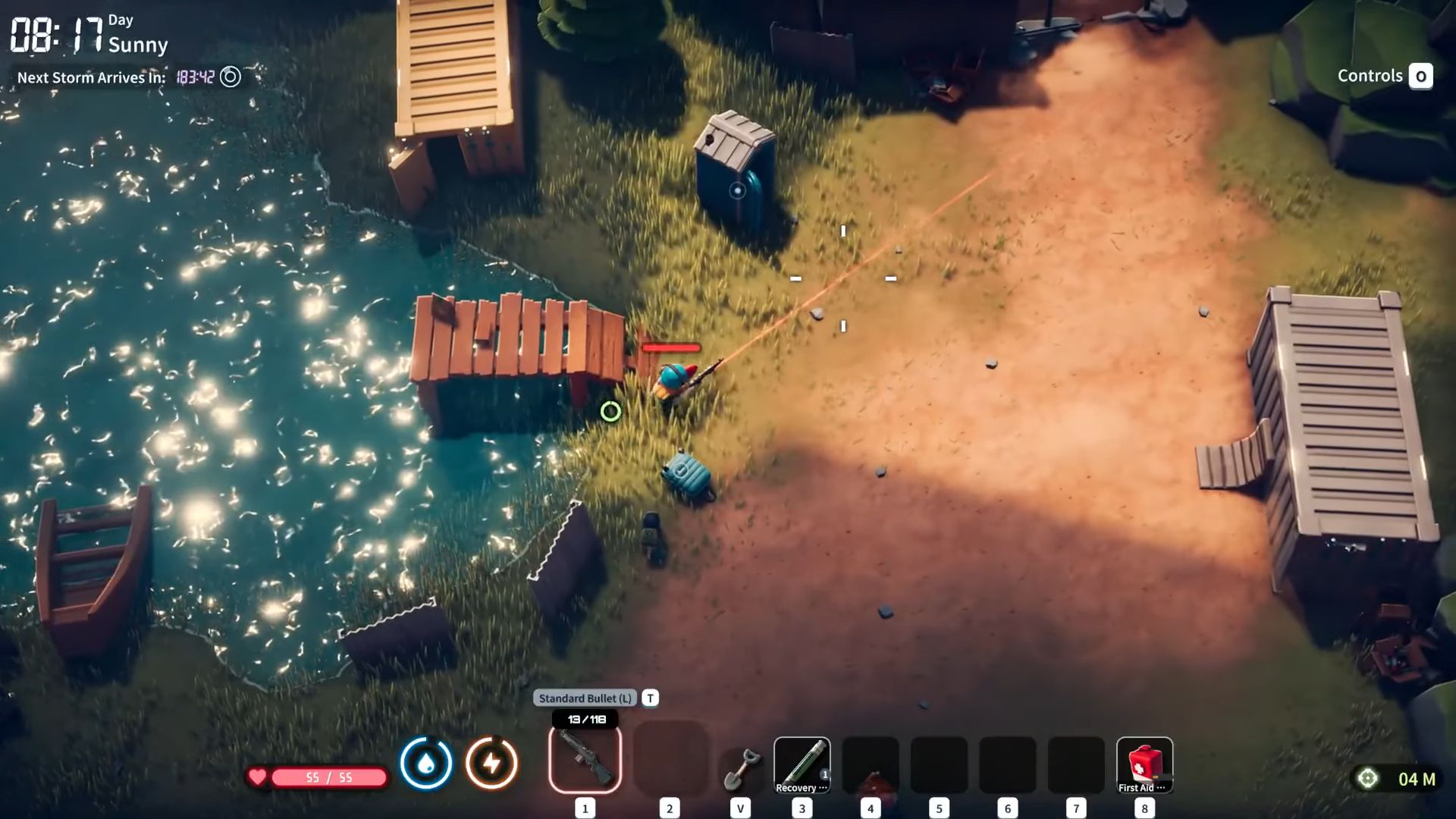Click the T keybind badge near Standard Bullet
The height and width of the screenshot is (819, 1456).
click(649, 698)
